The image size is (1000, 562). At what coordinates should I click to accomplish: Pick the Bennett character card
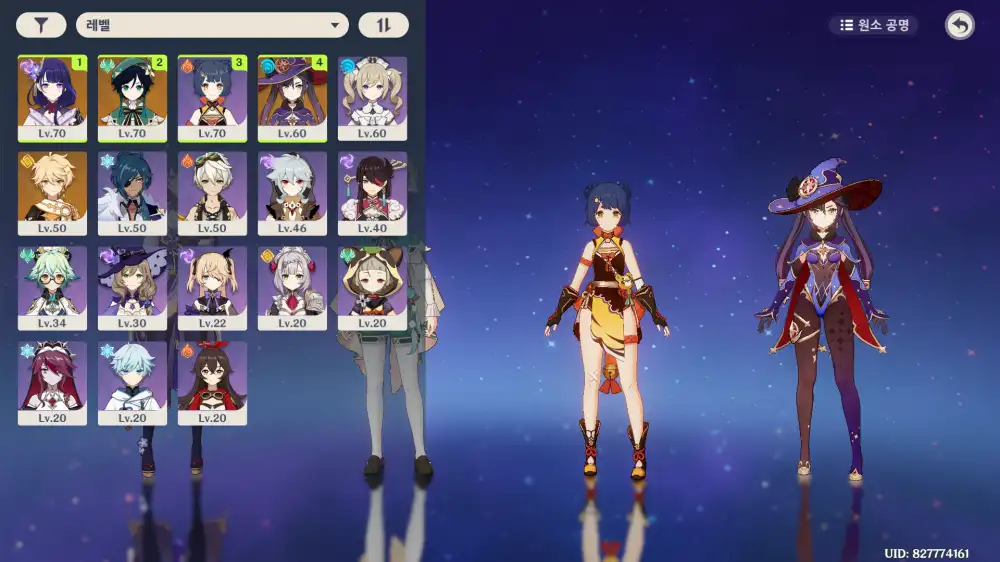click(212, 193)
